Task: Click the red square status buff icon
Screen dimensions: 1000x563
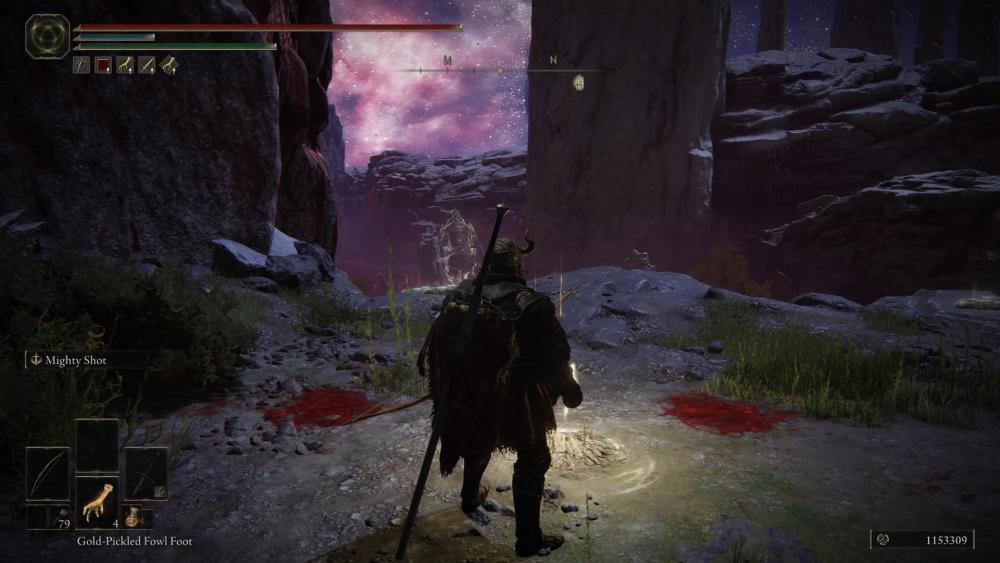Action: [103, 65]
